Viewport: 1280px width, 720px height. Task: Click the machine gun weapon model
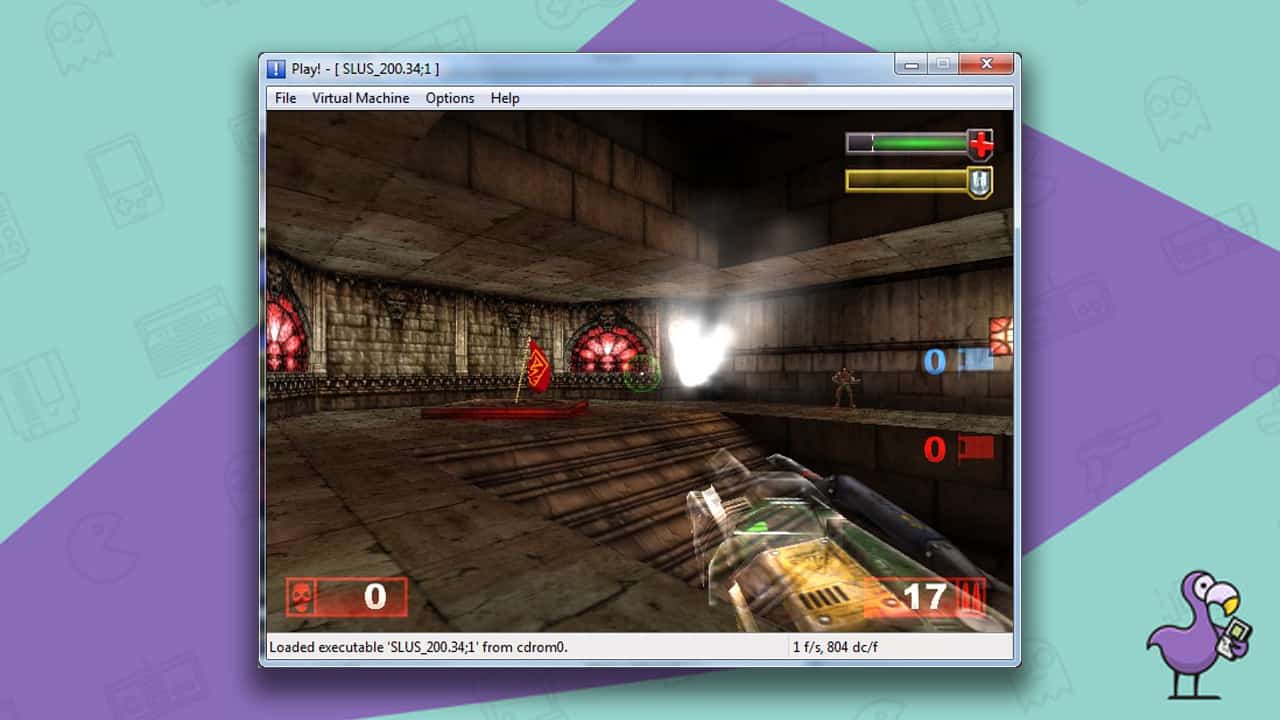(x=800, y=540)
